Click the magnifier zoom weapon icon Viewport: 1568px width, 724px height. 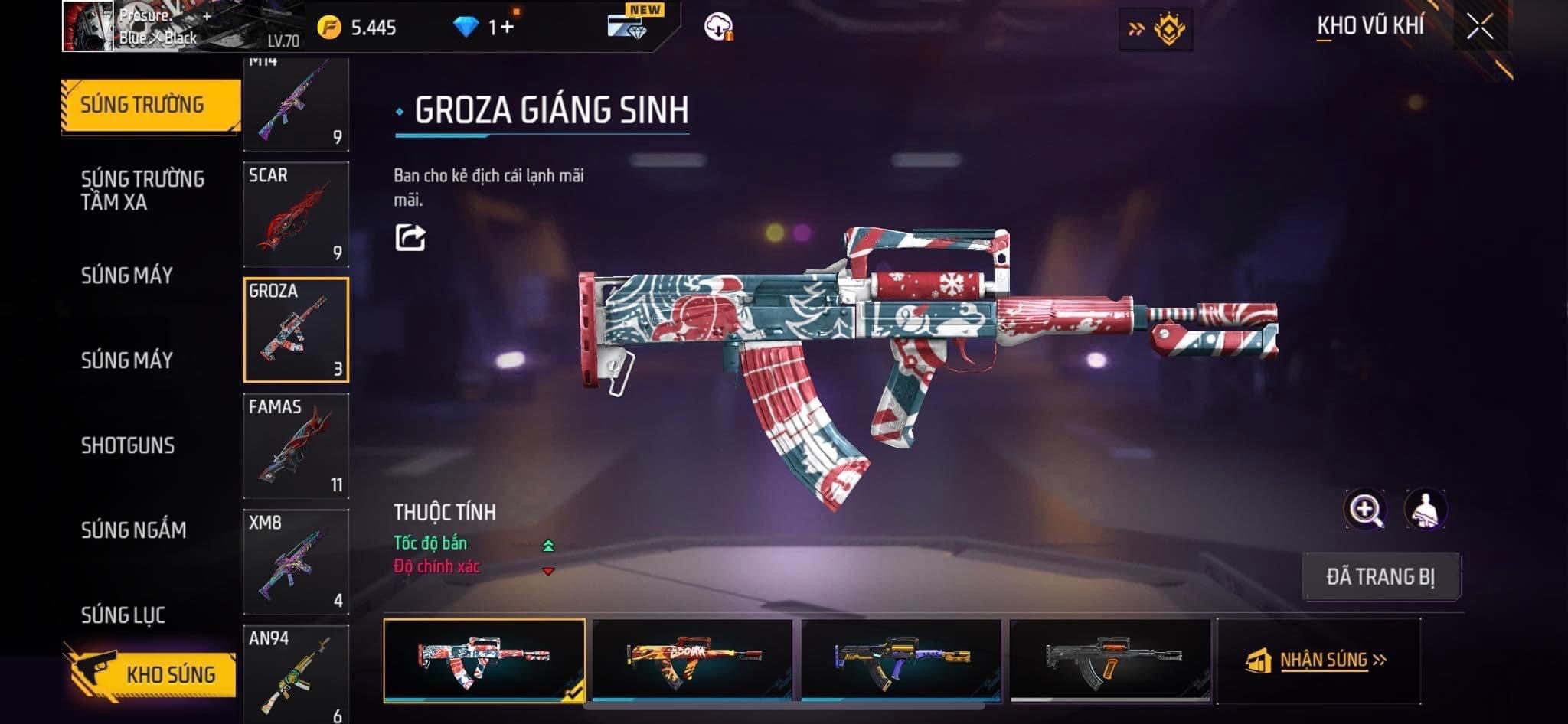(x=1365, y=509)
